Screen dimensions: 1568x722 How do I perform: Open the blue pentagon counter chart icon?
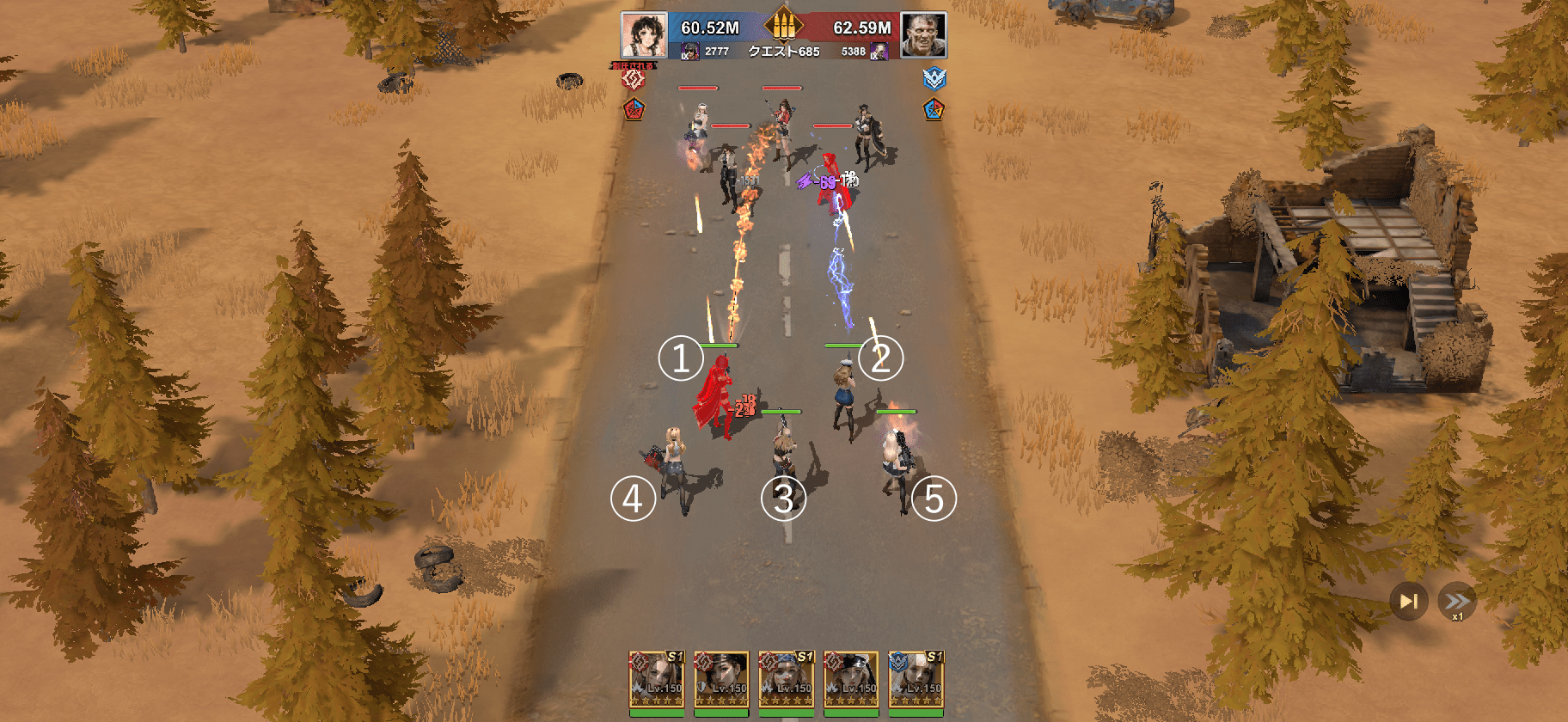tap(934, 110)
